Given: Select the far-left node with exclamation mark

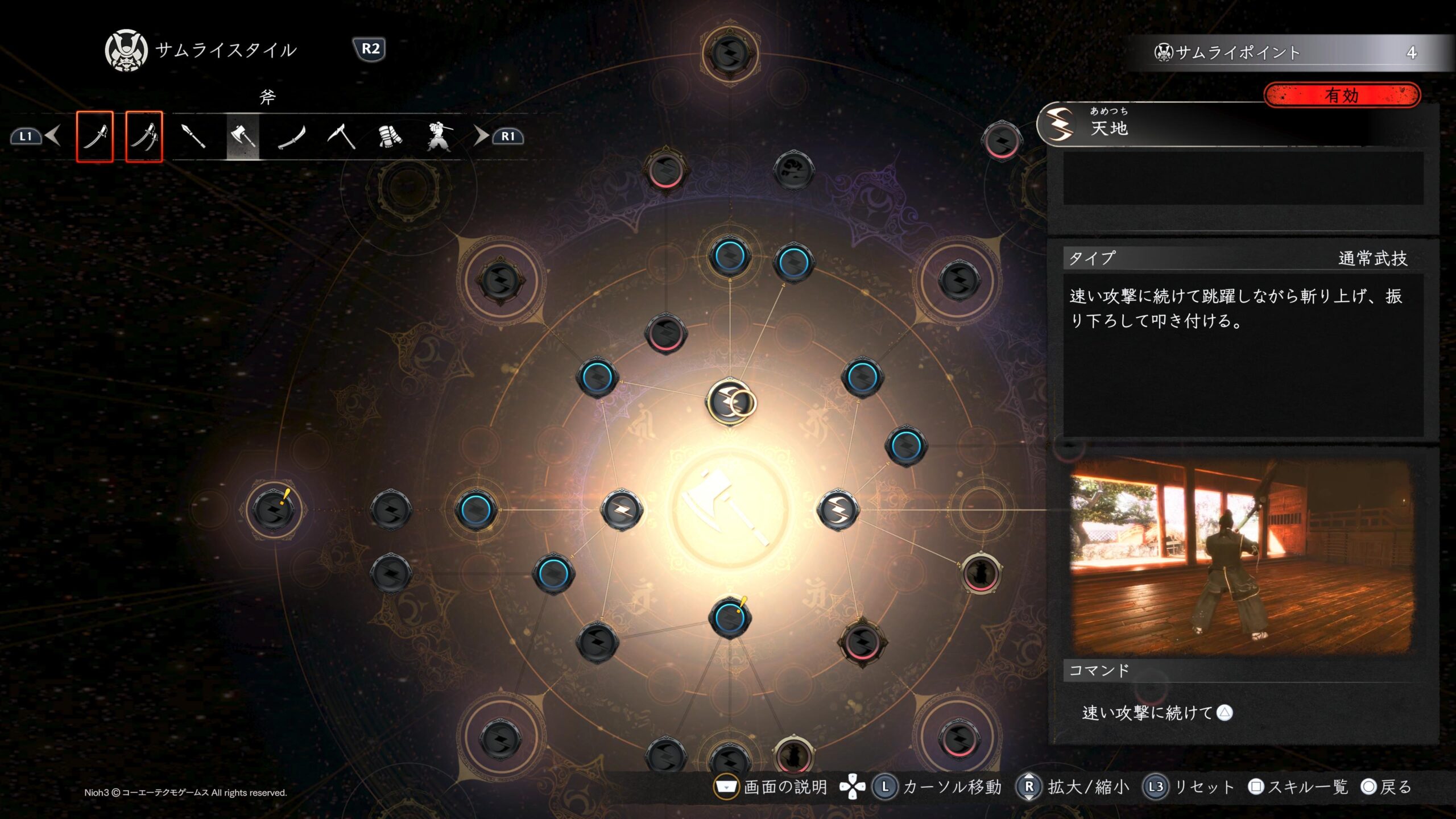Looking at the screenshot, I should (273, 509).
